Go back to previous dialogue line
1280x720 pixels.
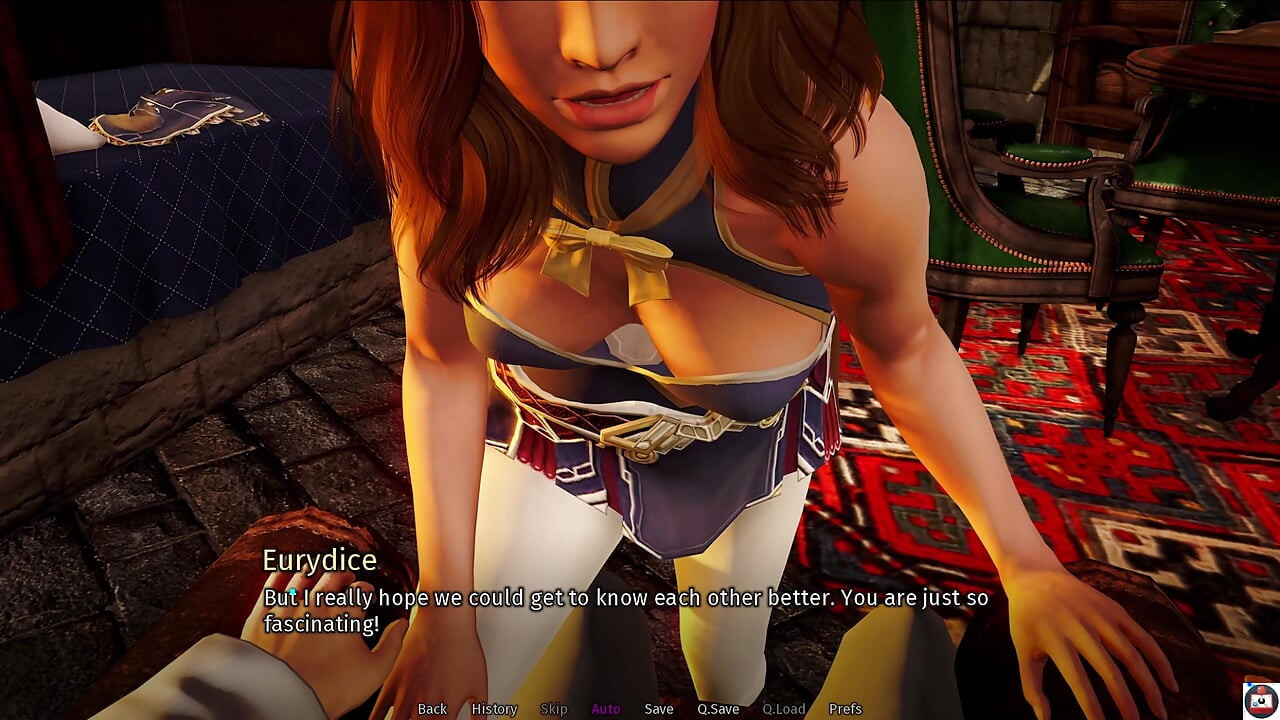[432, 709]
